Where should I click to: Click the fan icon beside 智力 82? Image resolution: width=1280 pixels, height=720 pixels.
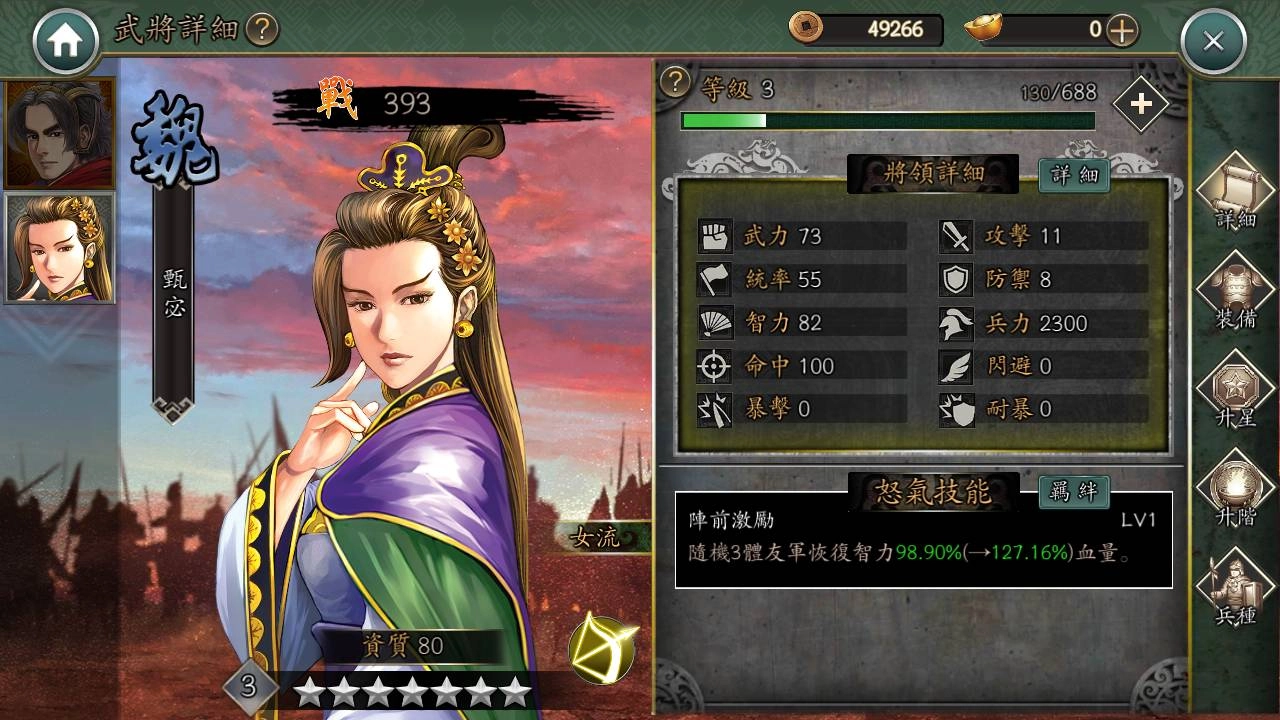click(x=714, y=322)
